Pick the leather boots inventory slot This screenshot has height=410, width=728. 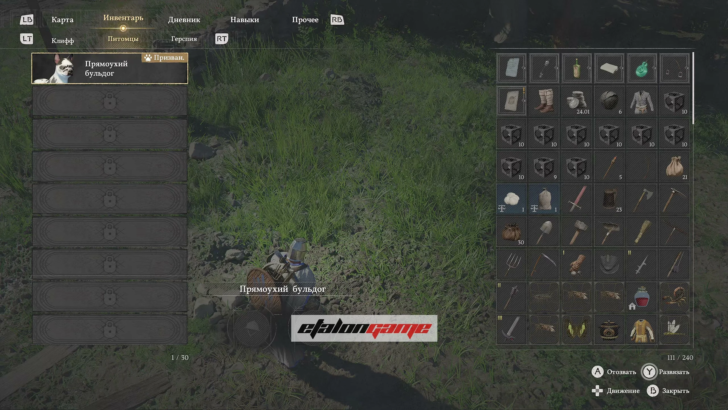(544, 101)
